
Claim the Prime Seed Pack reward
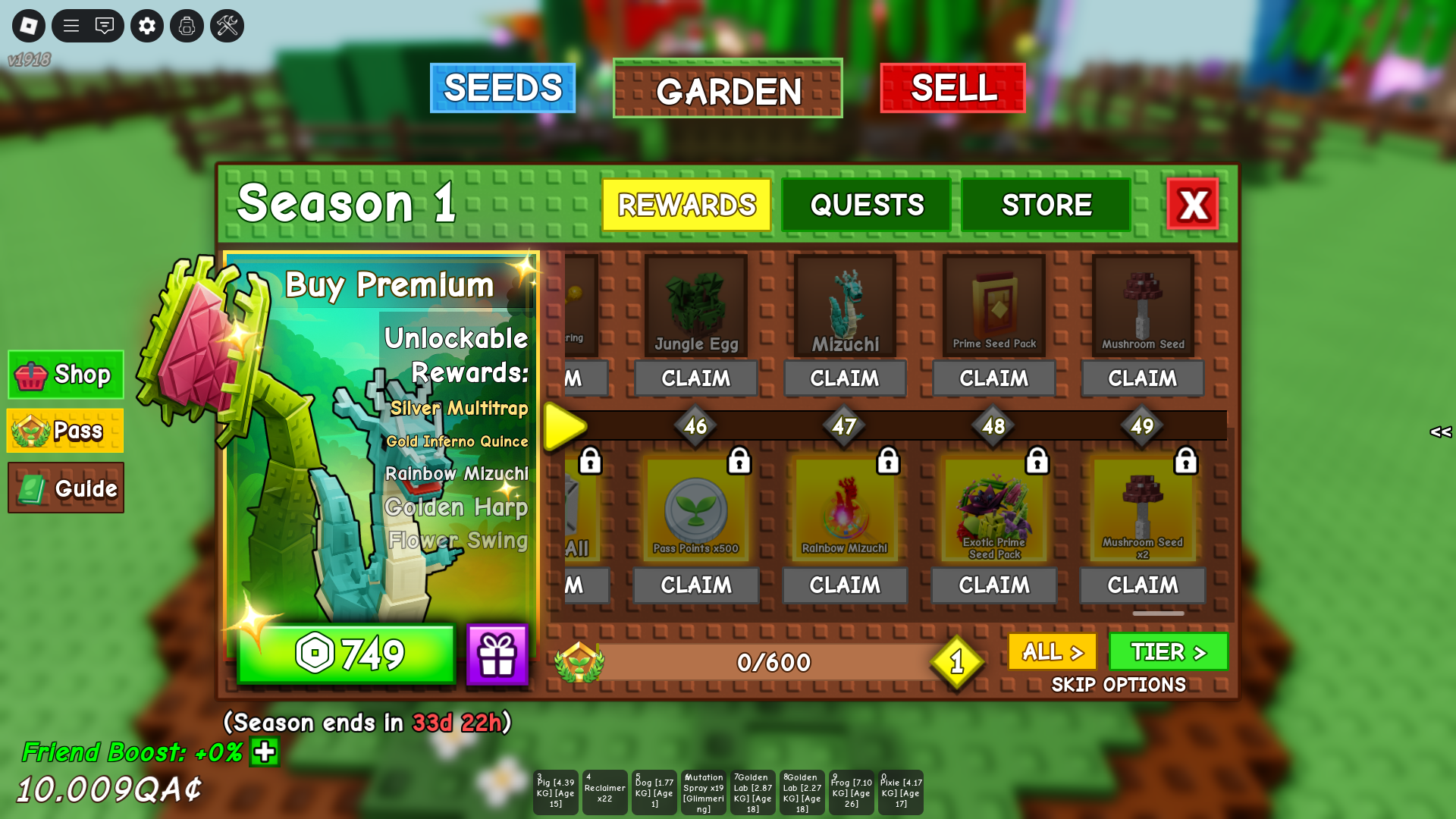tap(993, 378)
